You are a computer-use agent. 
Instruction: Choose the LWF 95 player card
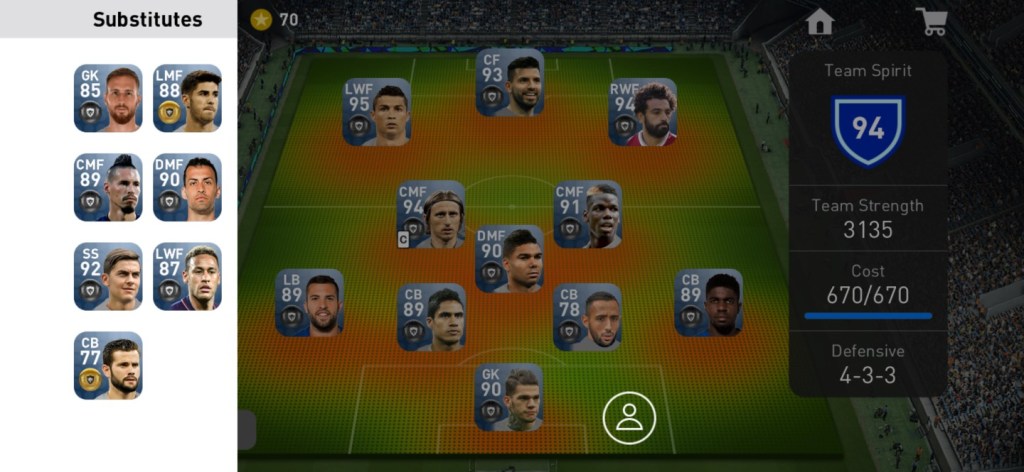[377, 112]
